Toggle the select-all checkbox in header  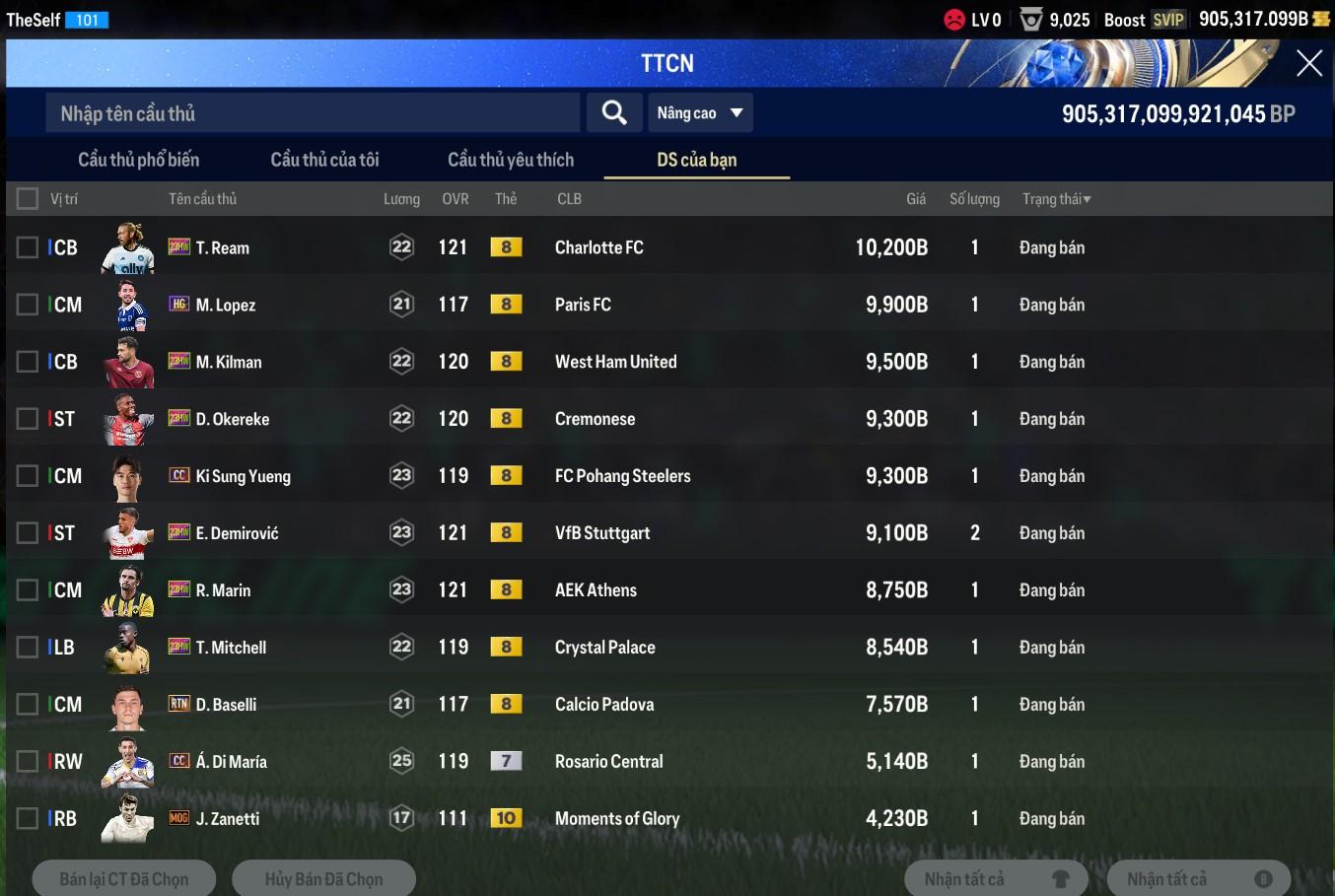click(x=28, y=199)
